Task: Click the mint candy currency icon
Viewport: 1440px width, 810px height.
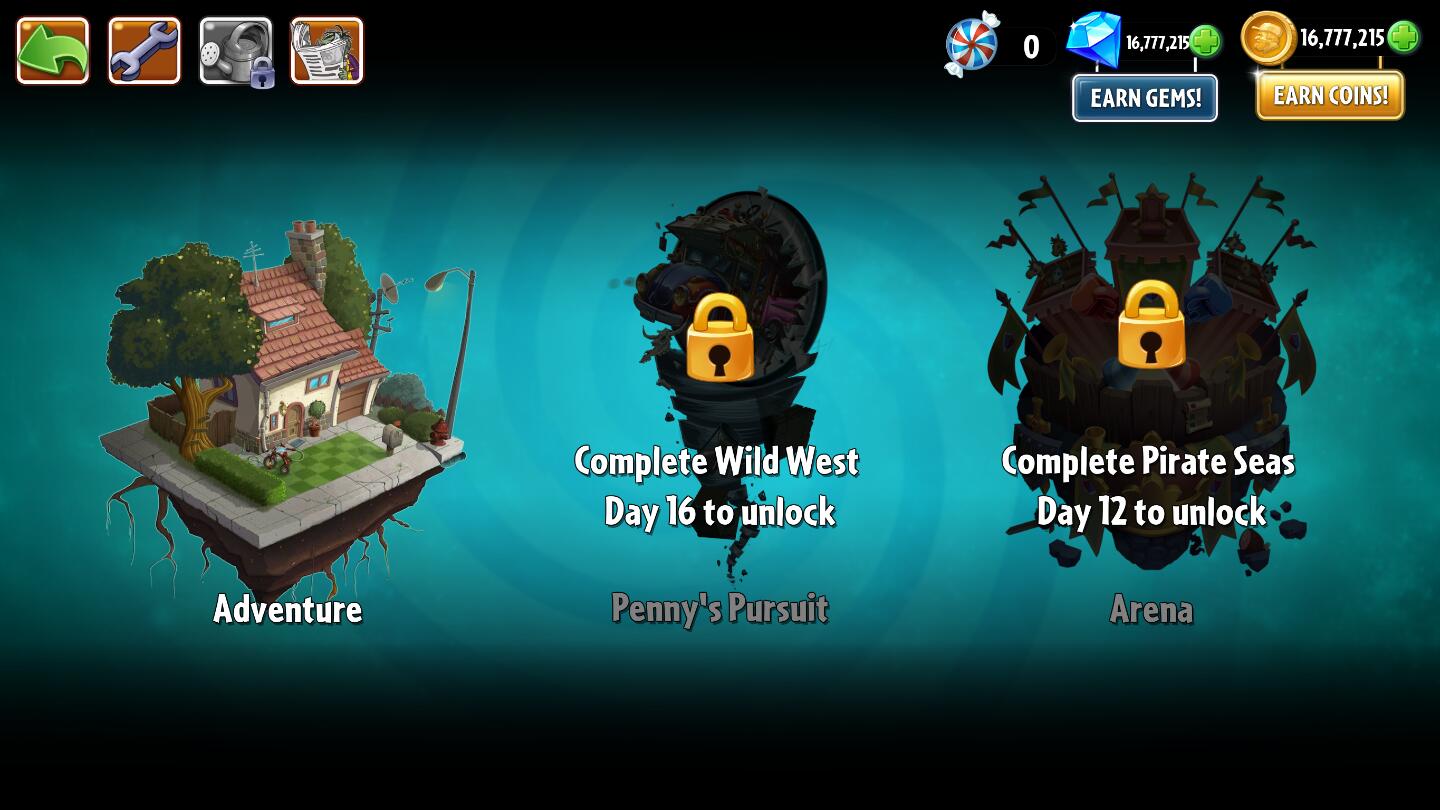Action: 970,45
